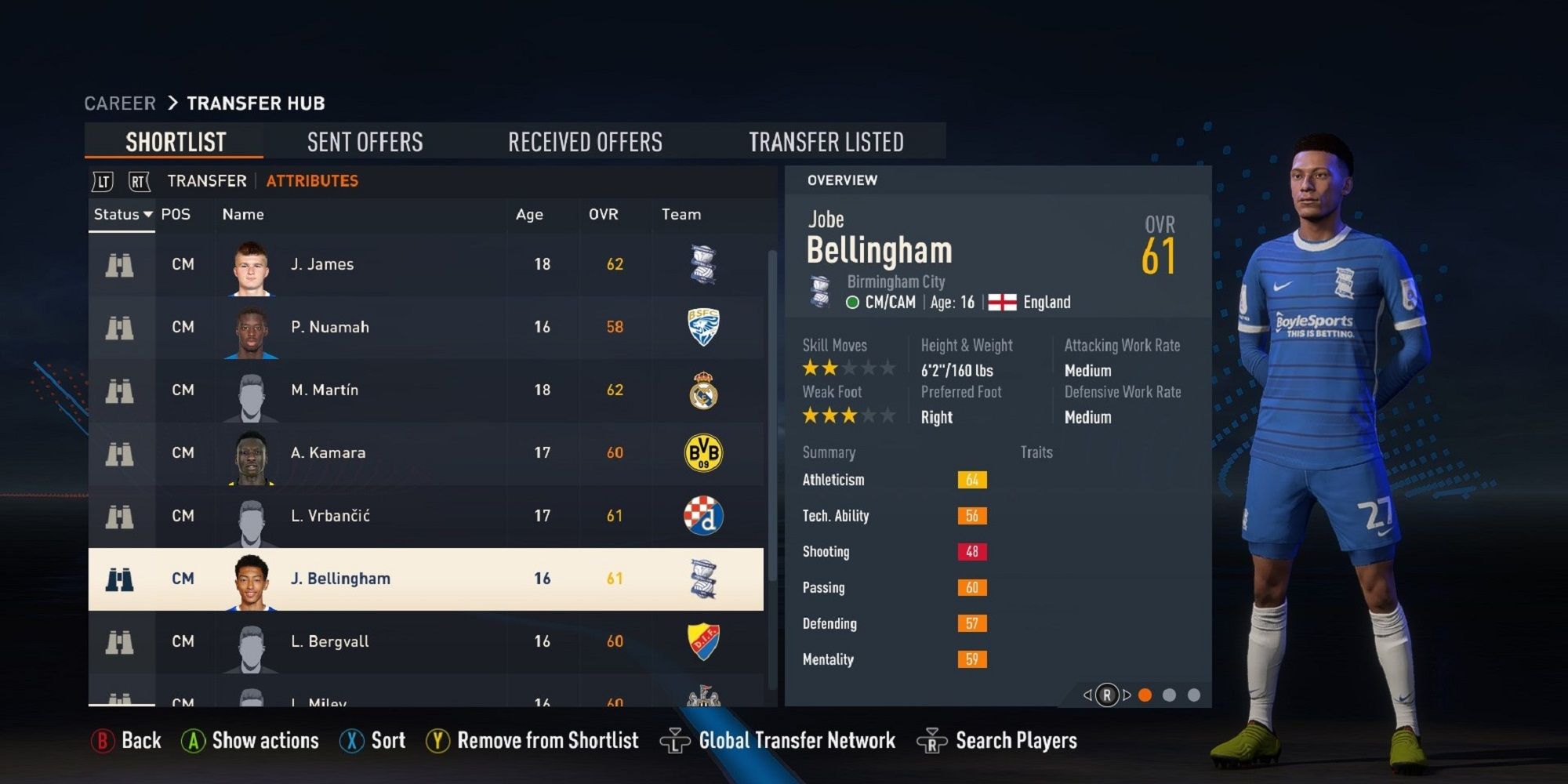Go back a page using the left chevron
This screenshot has width=1568, height=784.
point(1087,693)
